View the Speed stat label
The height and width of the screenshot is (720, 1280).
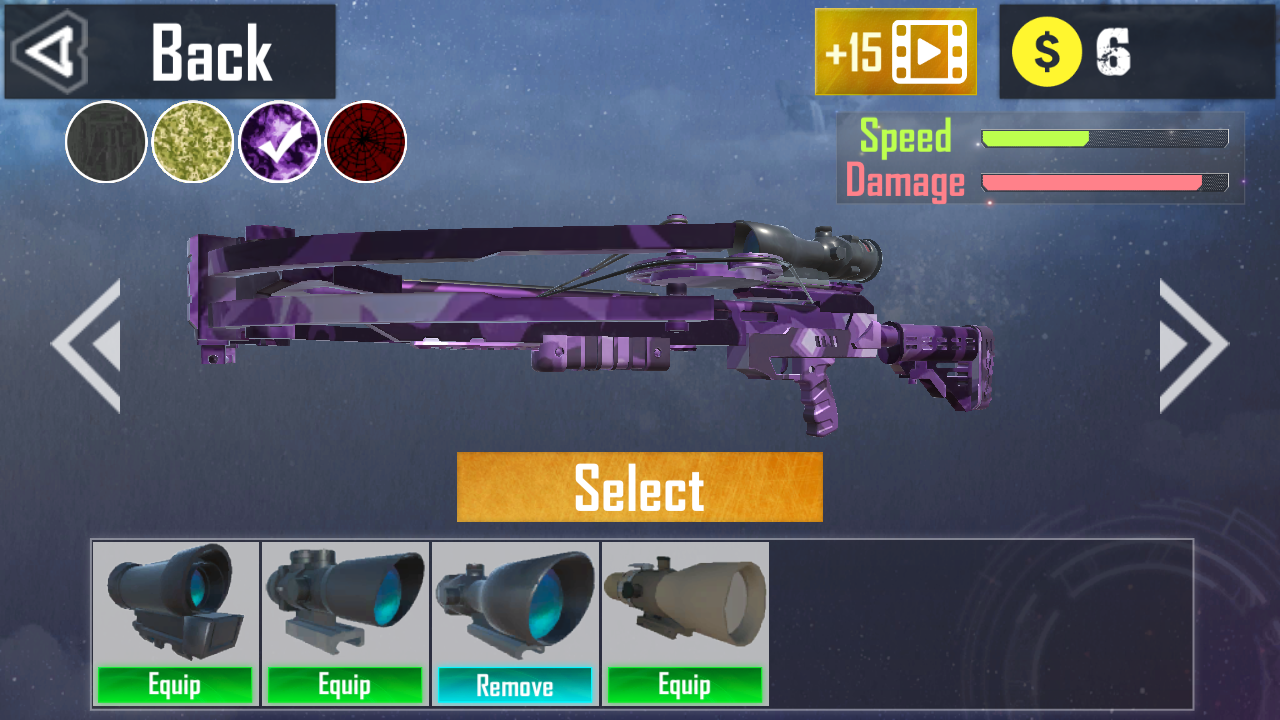[906, 137]
